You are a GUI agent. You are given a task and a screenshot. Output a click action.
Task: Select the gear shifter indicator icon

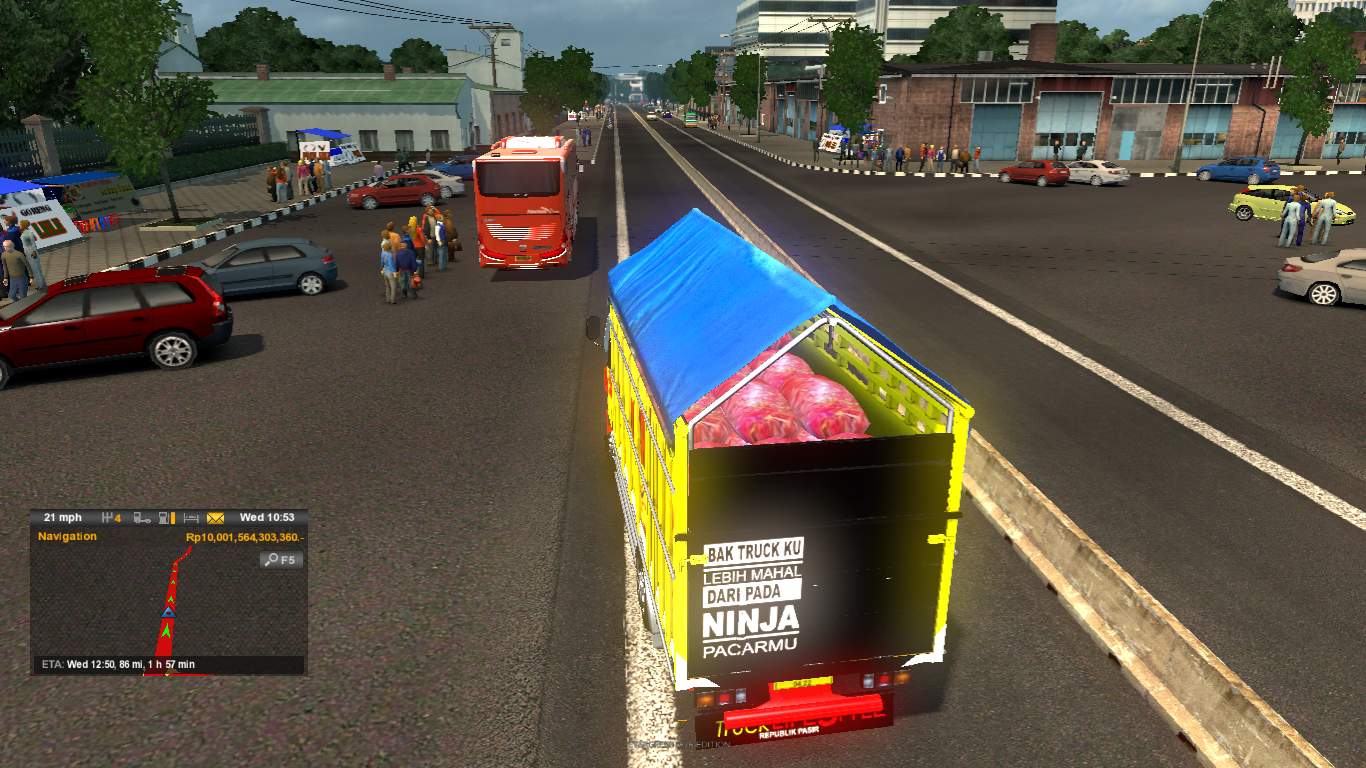[x=108, y=516]
